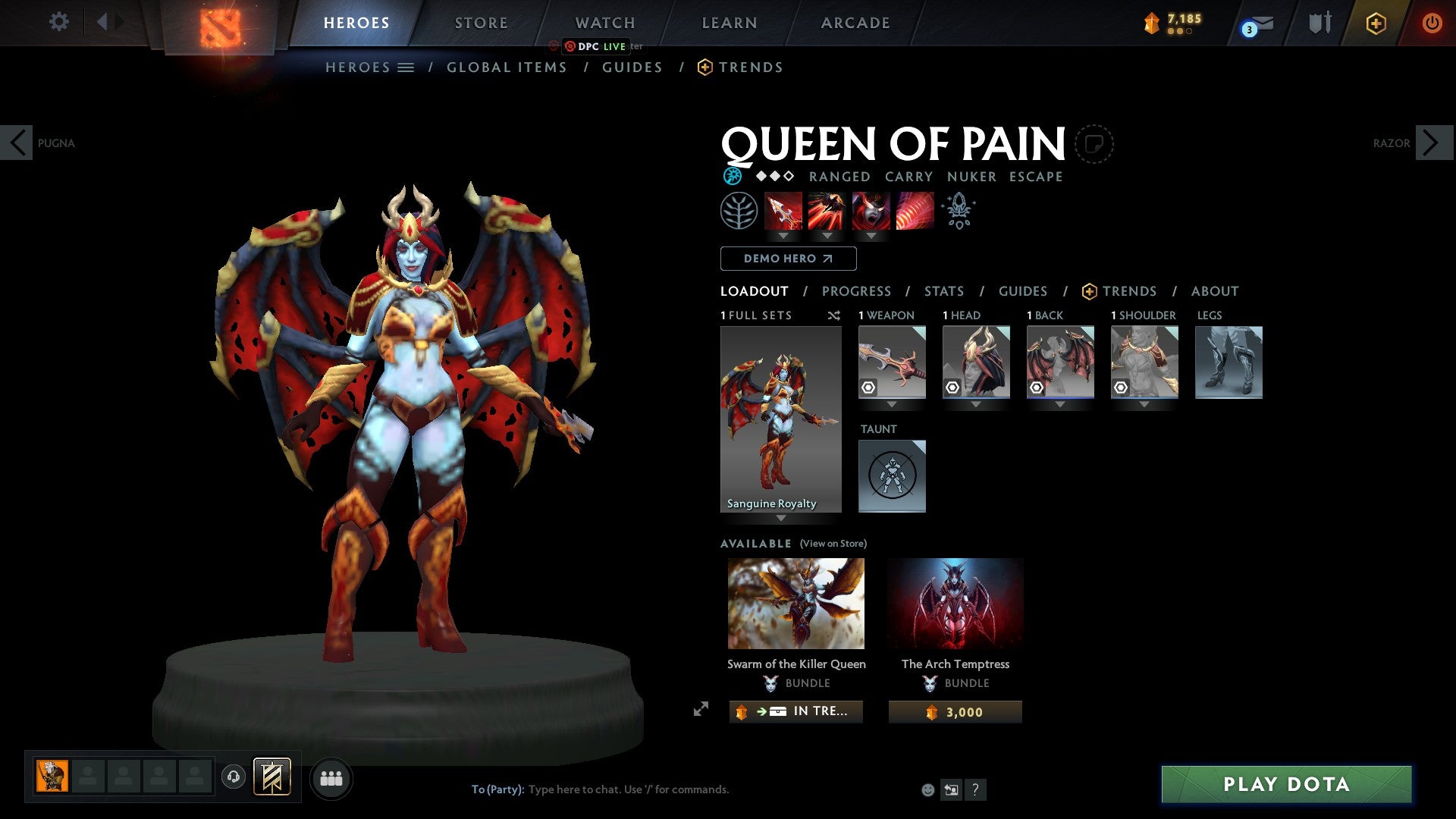Toggle the guild banner panel
Viewport: 1456px width, 819px height.
coord(271,777)
